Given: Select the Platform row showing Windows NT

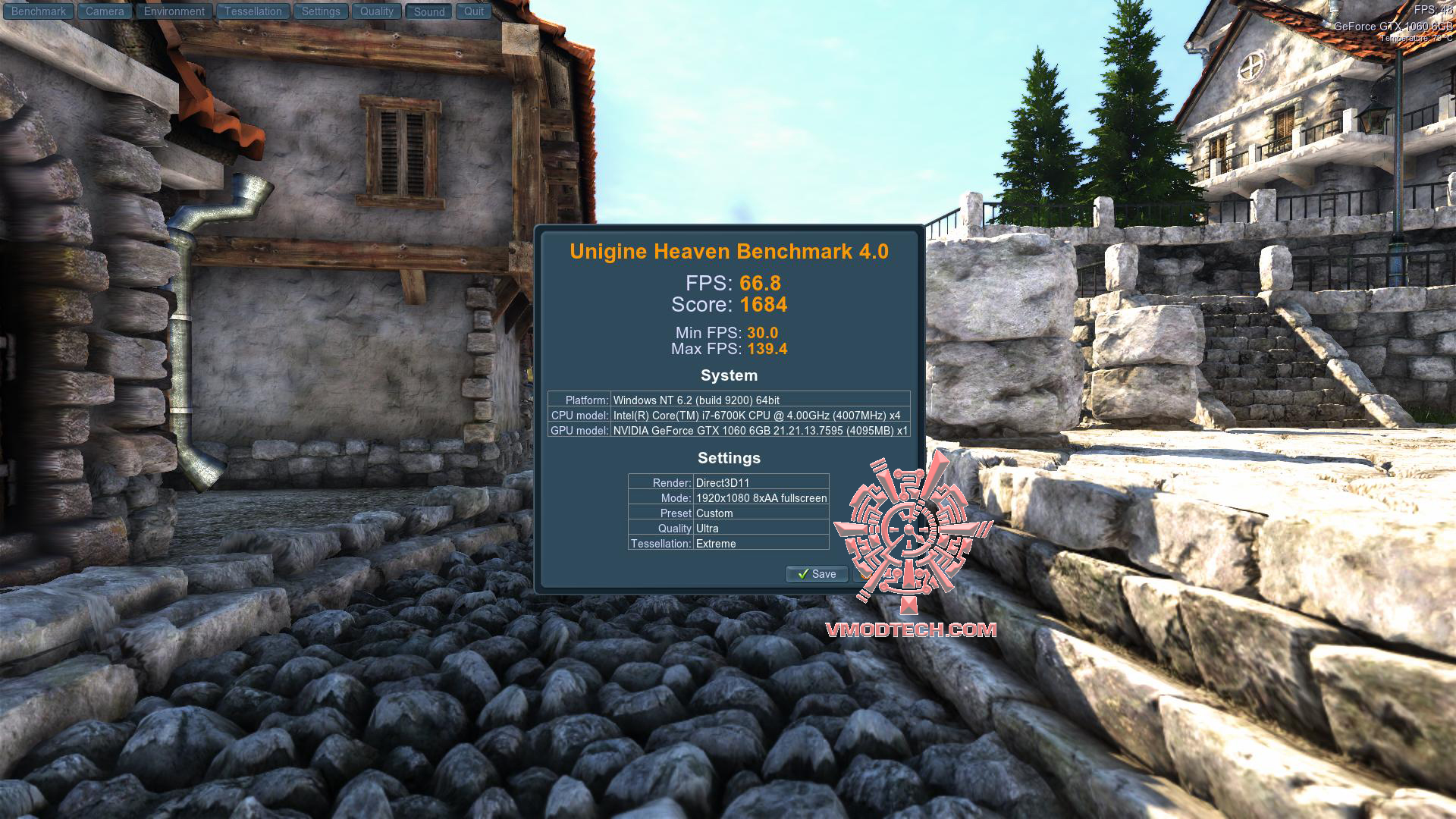Looking at the screenshot, I should [728, 400].
